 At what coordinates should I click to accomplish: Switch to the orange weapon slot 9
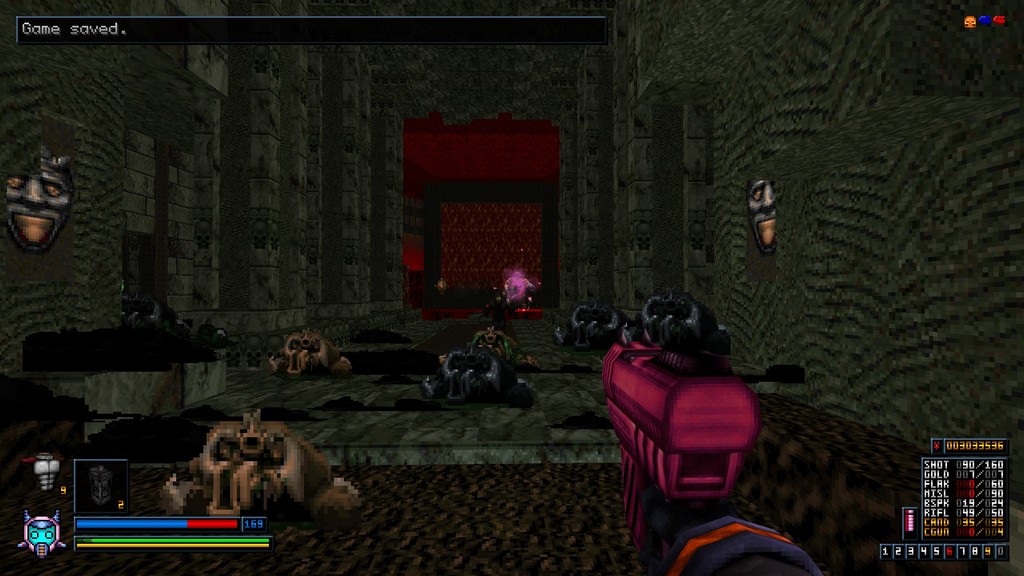tap(987, 552)
